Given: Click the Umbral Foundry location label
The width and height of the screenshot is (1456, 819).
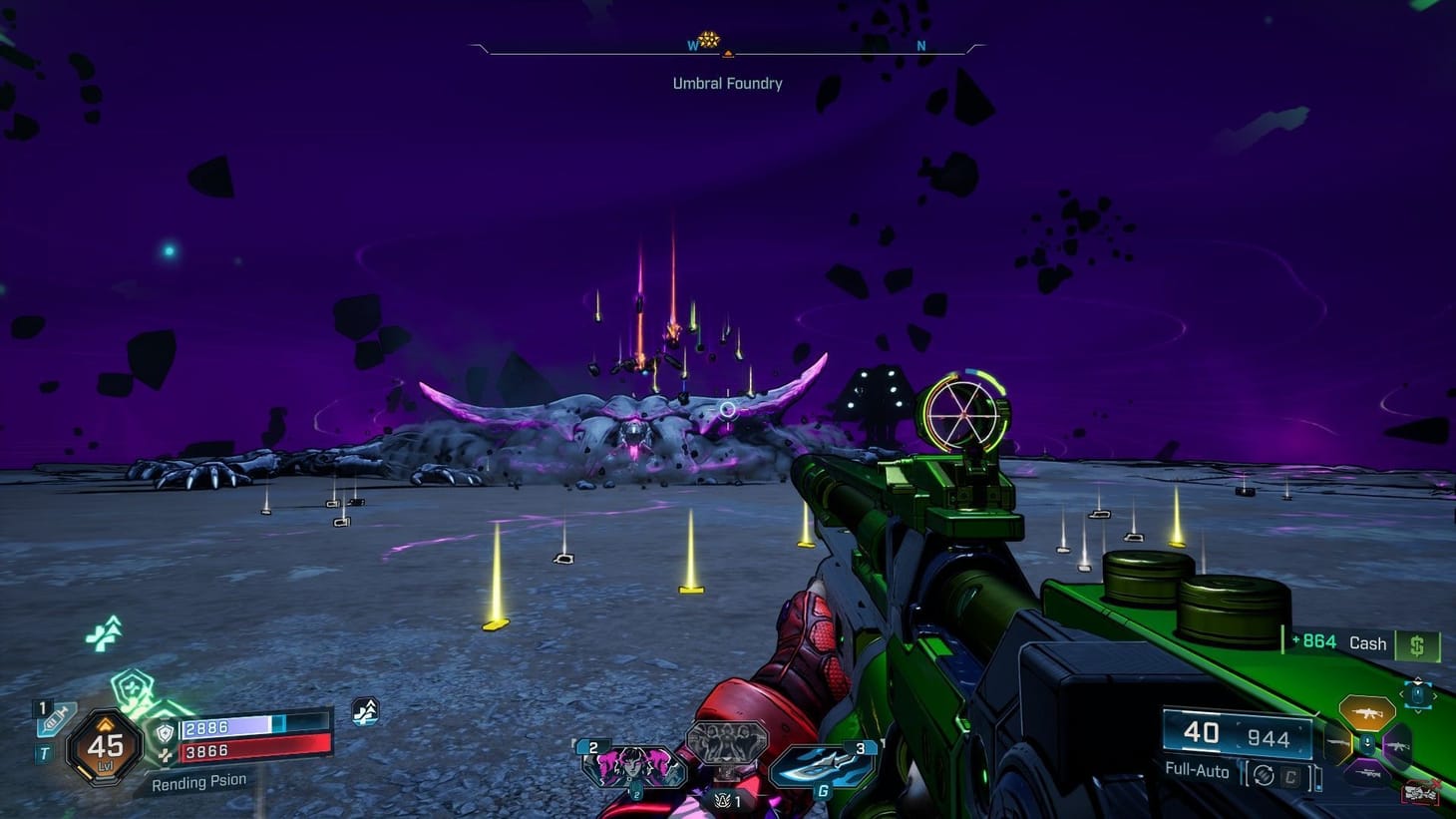Looking at the screenshot, I should [727, 84].
